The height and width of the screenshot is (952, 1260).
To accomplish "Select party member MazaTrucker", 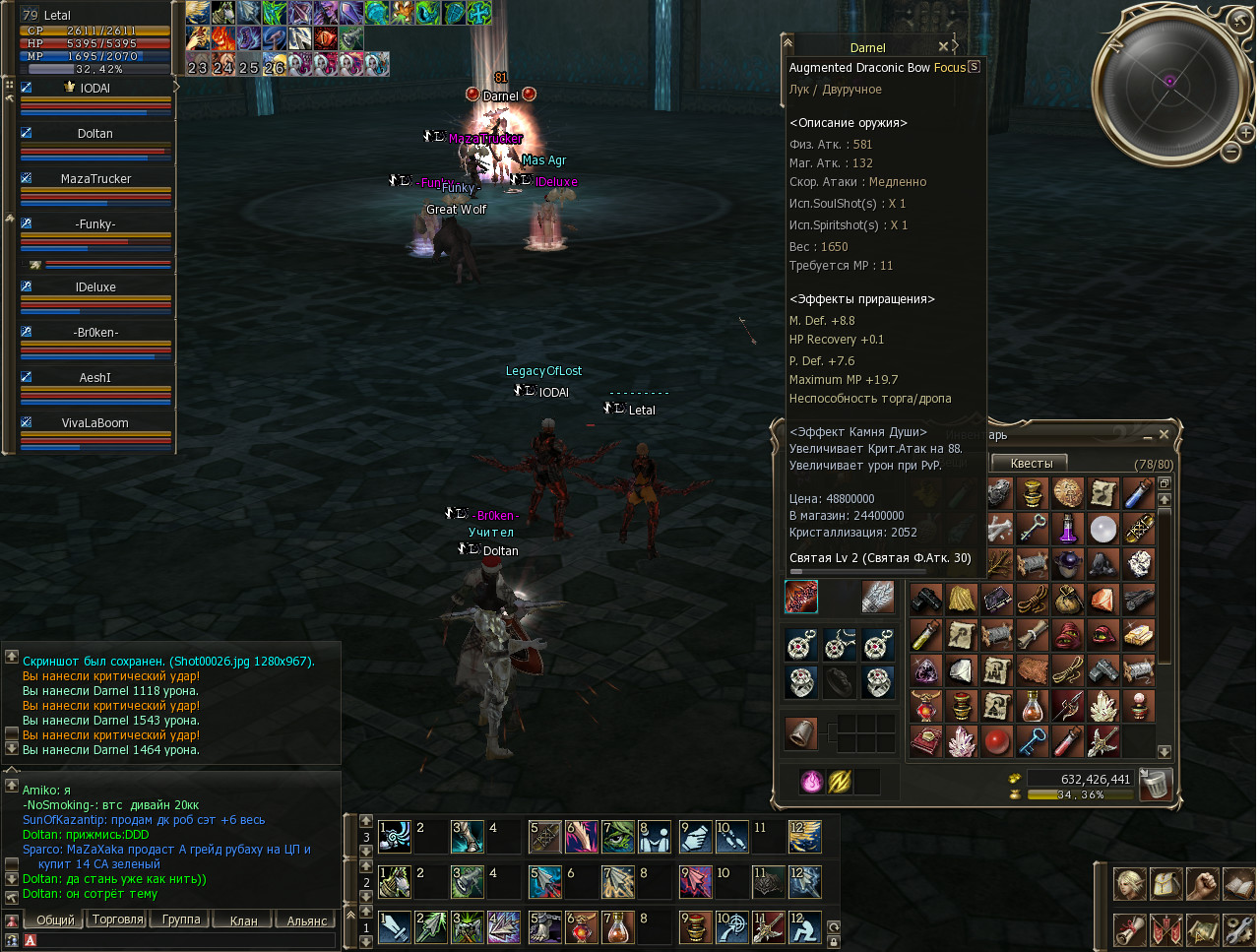I will pyautogui.click(x=95, y=179).
